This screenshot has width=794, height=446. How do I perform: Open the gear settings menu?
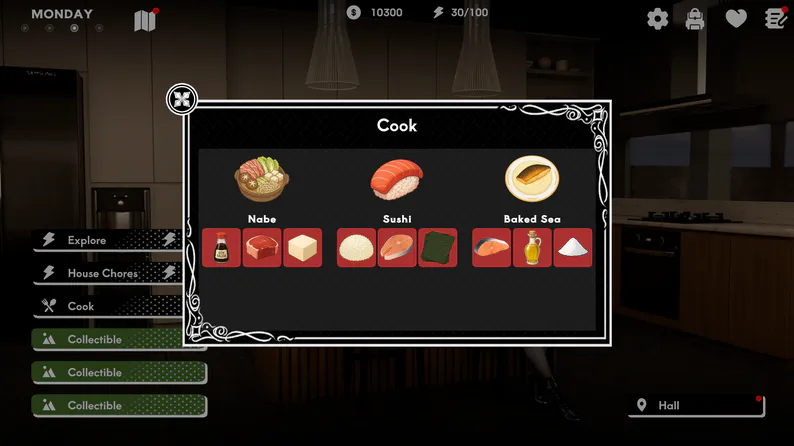(657, 18)
